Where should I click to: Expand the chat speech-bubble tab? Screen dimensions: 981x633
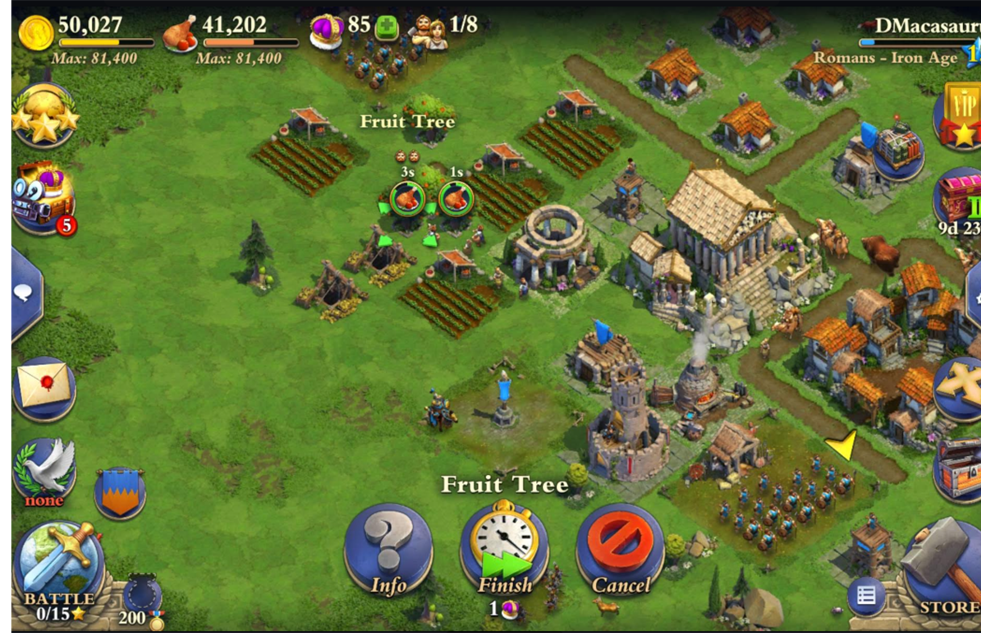tap(26, 292)
